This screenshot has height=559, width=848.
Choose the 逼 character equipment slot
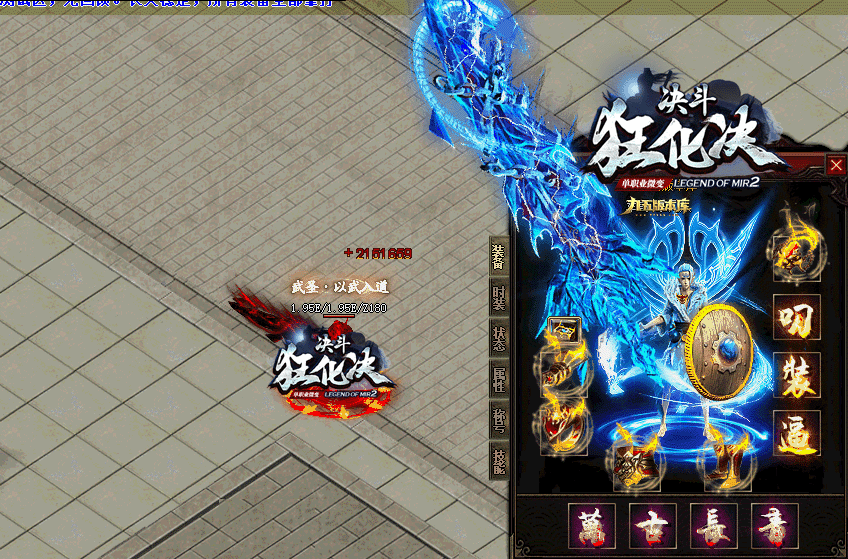797,433
